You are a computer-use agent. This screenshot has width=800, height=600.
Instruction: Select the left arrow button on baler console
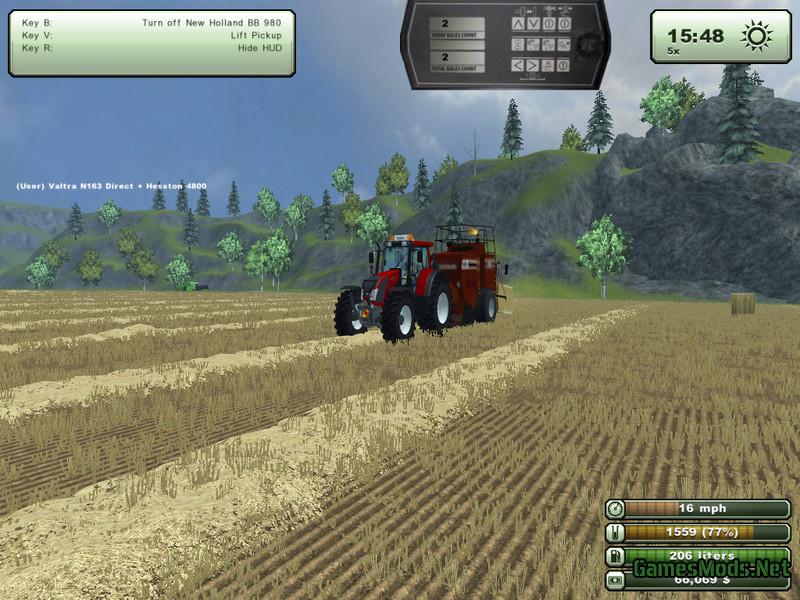pyautogui.click(x=517, y=65)
